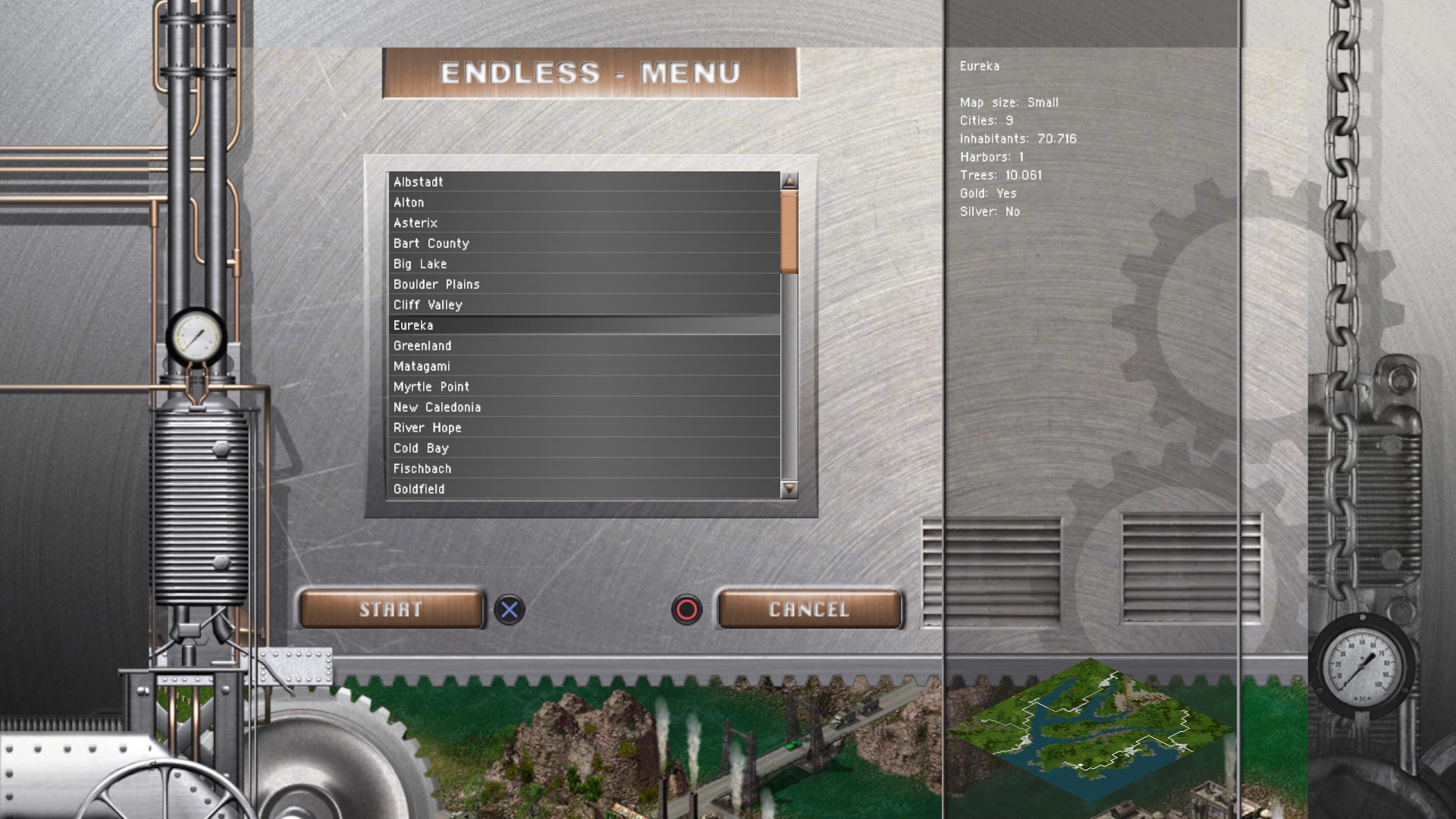Screen dimensions: 1456x819
Task: Select the Boulder Plains map entry
Action: point(531,284)
